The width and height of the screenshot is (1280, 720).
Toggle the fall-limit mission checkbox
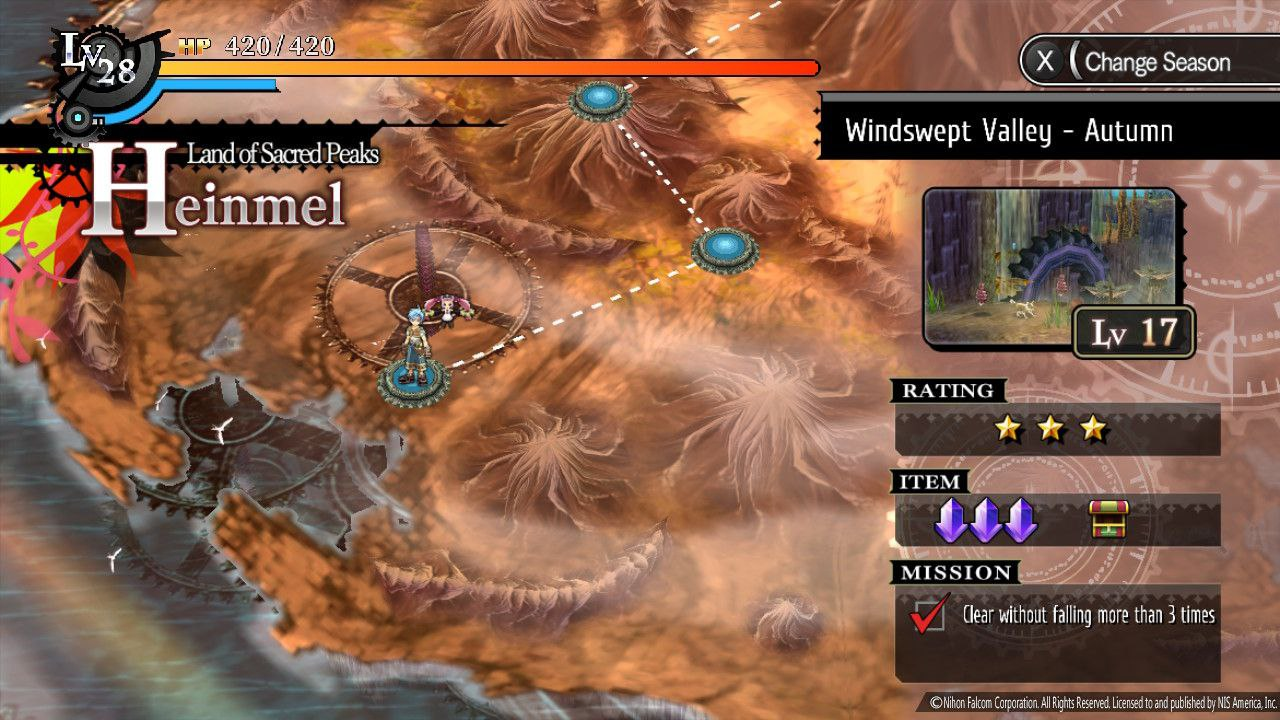click(x=927, y=615)
